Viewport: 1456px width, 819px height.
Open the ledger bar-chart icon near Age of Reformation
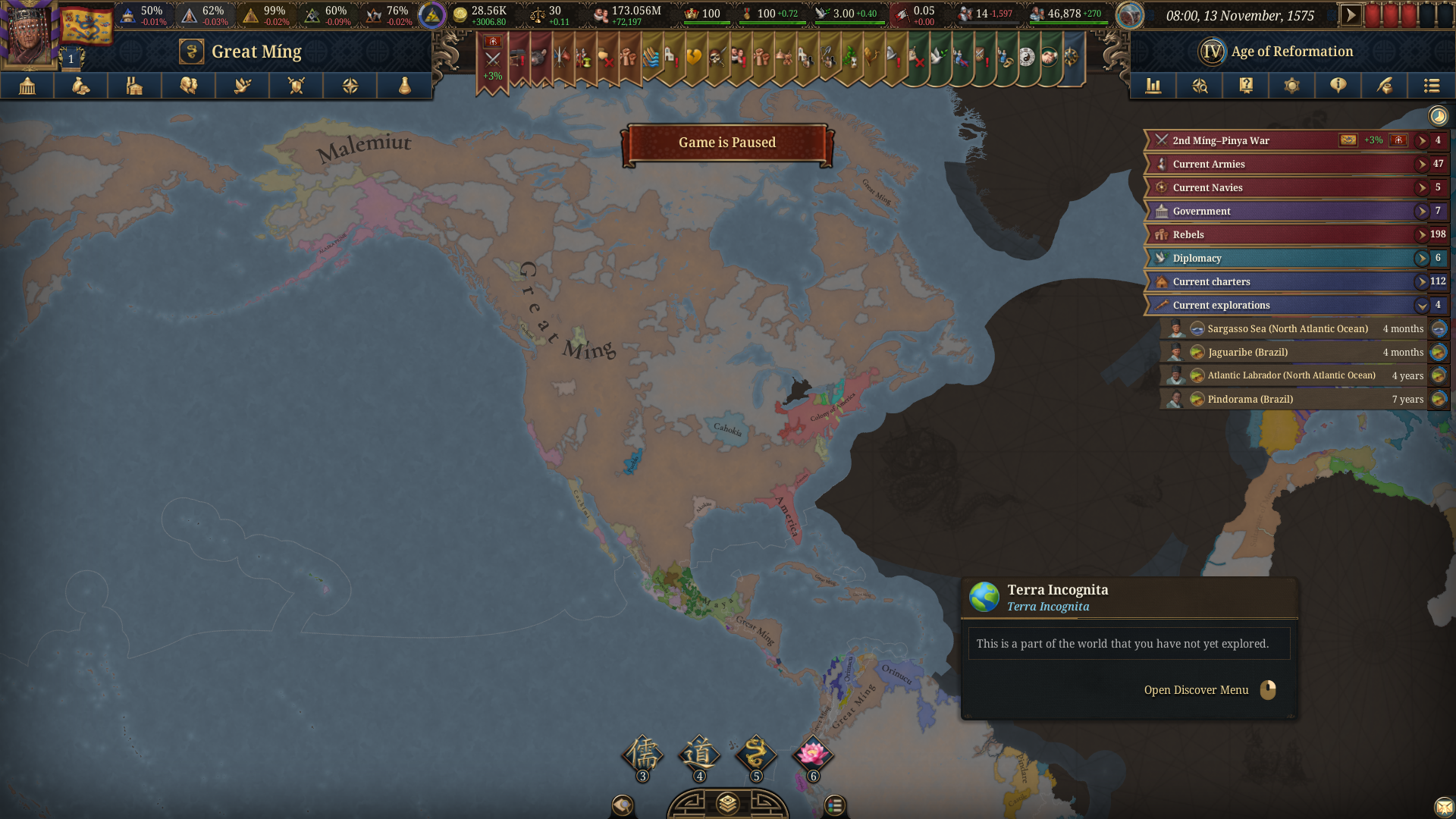tap(1153, 86)
